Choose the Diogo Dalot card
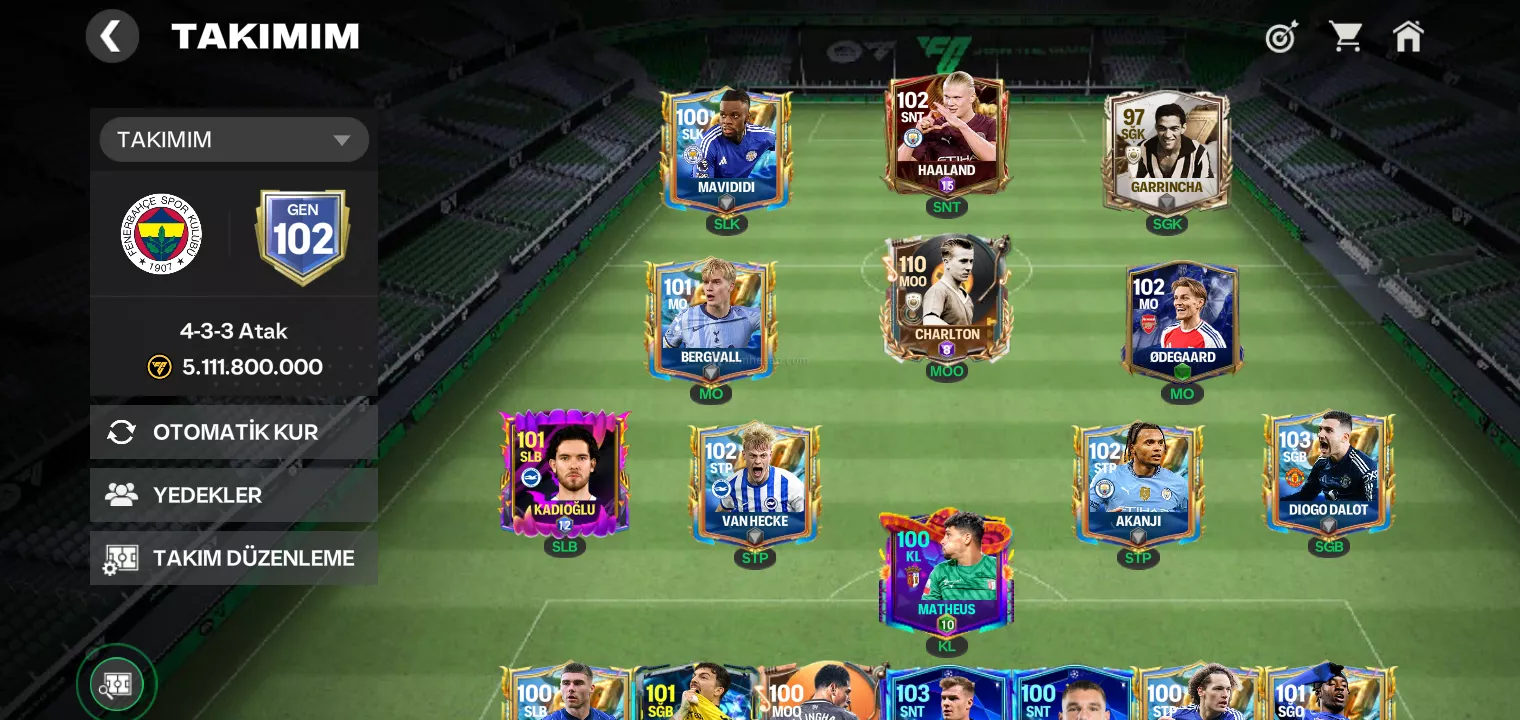Image resolution: width=1520 pixels, height=720 pixels. (1329, 472)
